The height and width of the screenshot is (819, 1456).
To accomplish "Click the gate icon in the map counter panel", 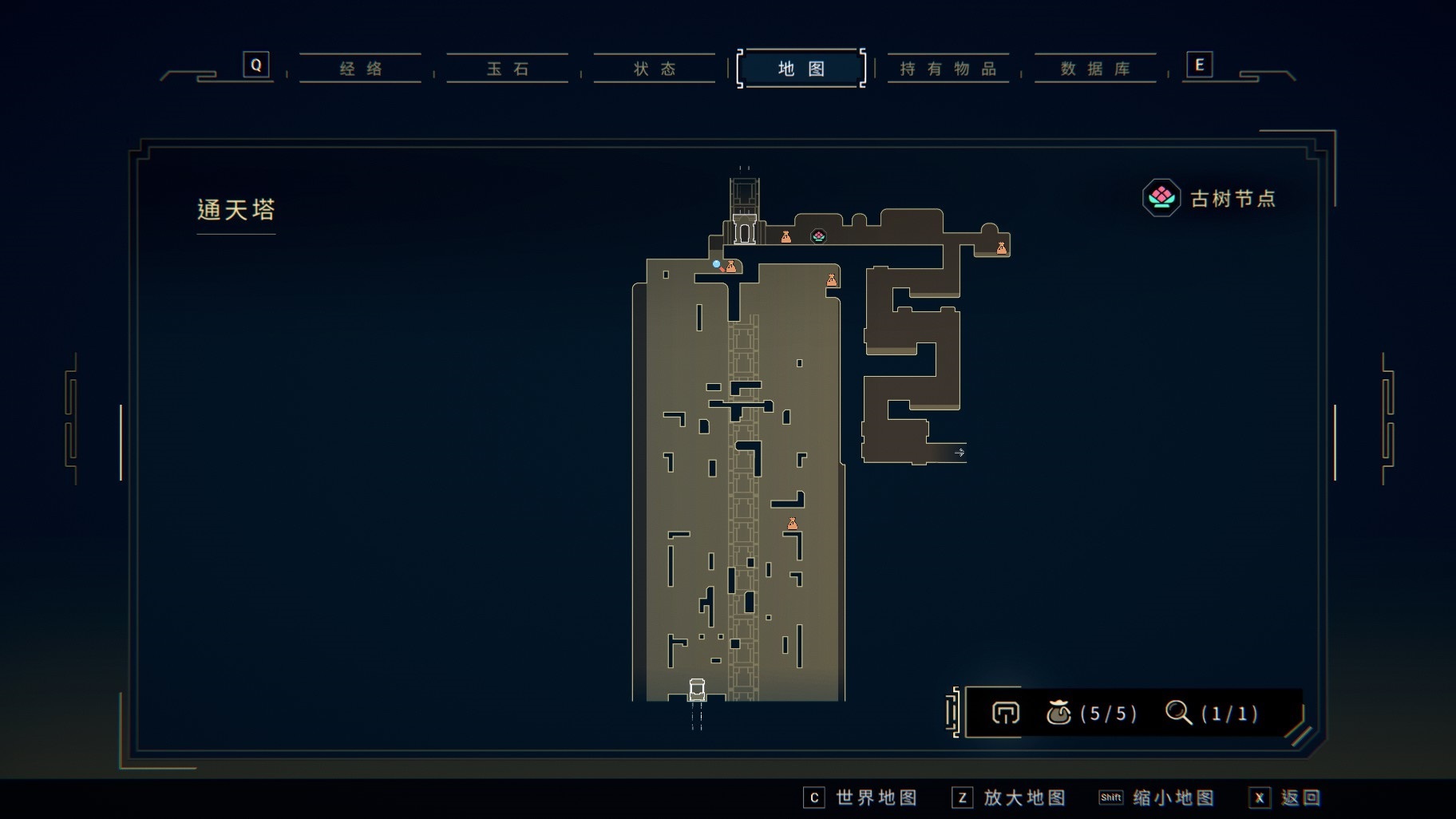I will pos(1005,713).
